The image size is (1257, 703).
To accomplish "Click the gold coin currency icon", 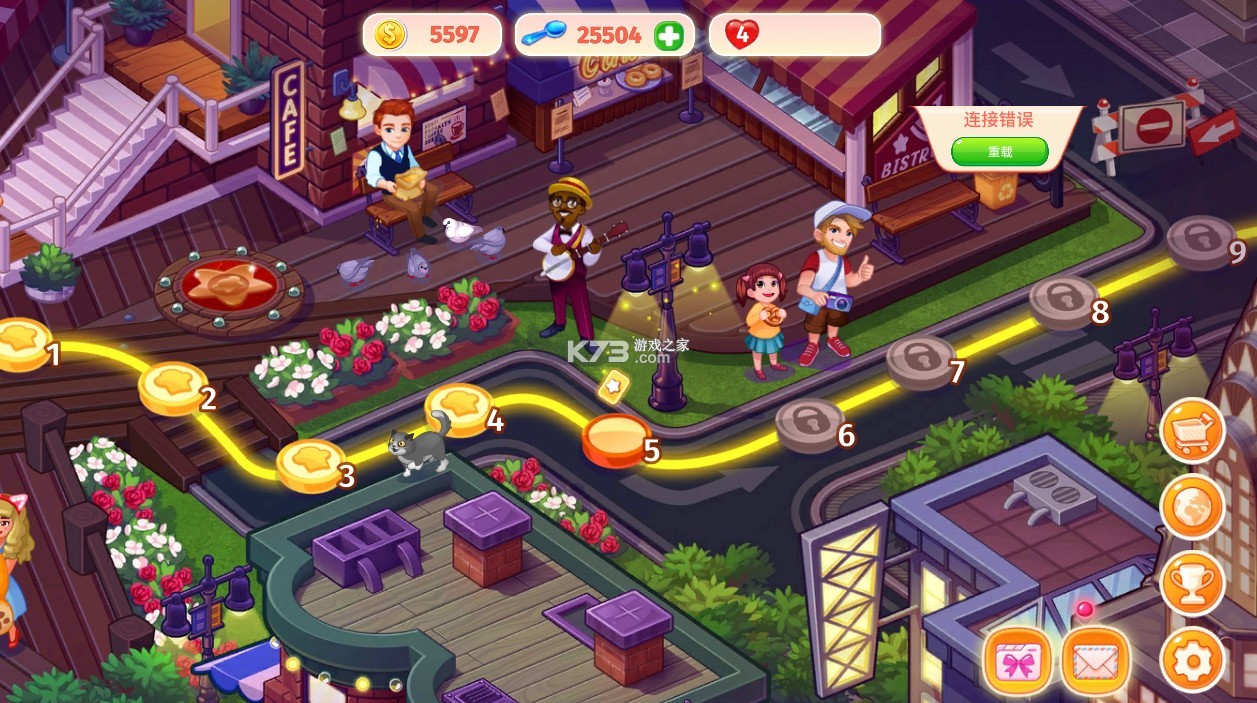I will (390, 36).
